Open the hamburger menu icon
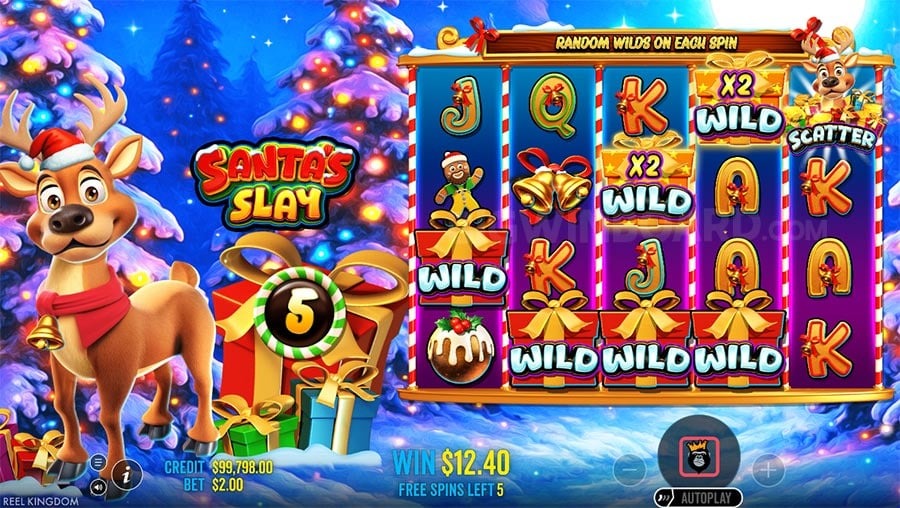This screenshot has width=900, height=508. (x=99, y=463)
